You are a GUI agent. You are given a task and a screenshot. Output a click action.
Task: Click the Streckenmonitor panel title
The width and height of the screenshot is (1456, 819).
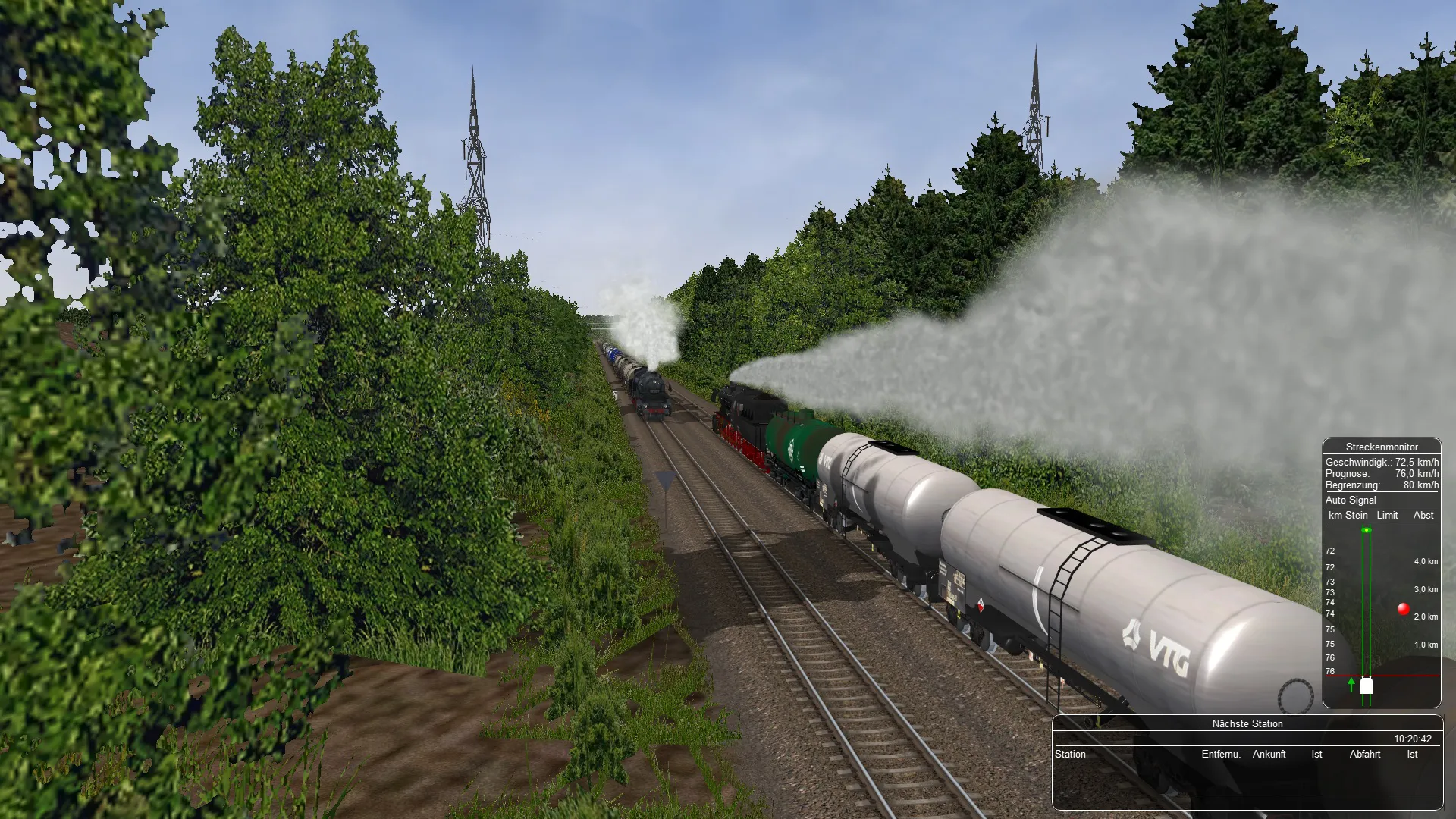1381,447
